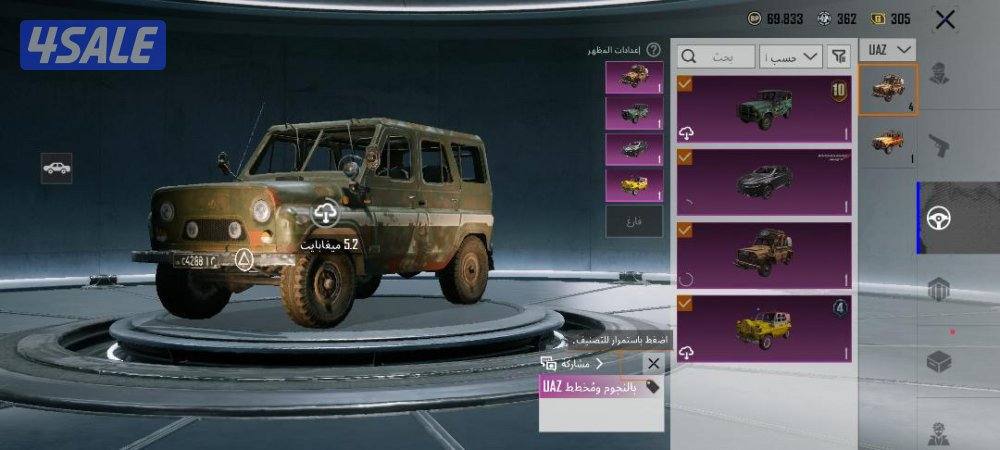Viewport: 1000px width, 450px height.
Task: Select the brown loaded UAZ skin
Action: (764, 254)
